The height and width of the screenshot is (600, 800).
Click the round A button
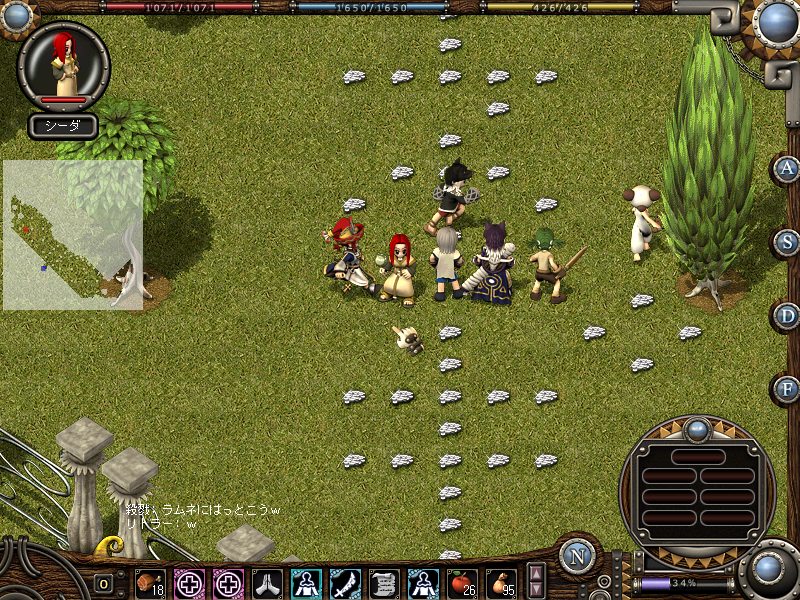pyautogui.click(x=788, y=168)
